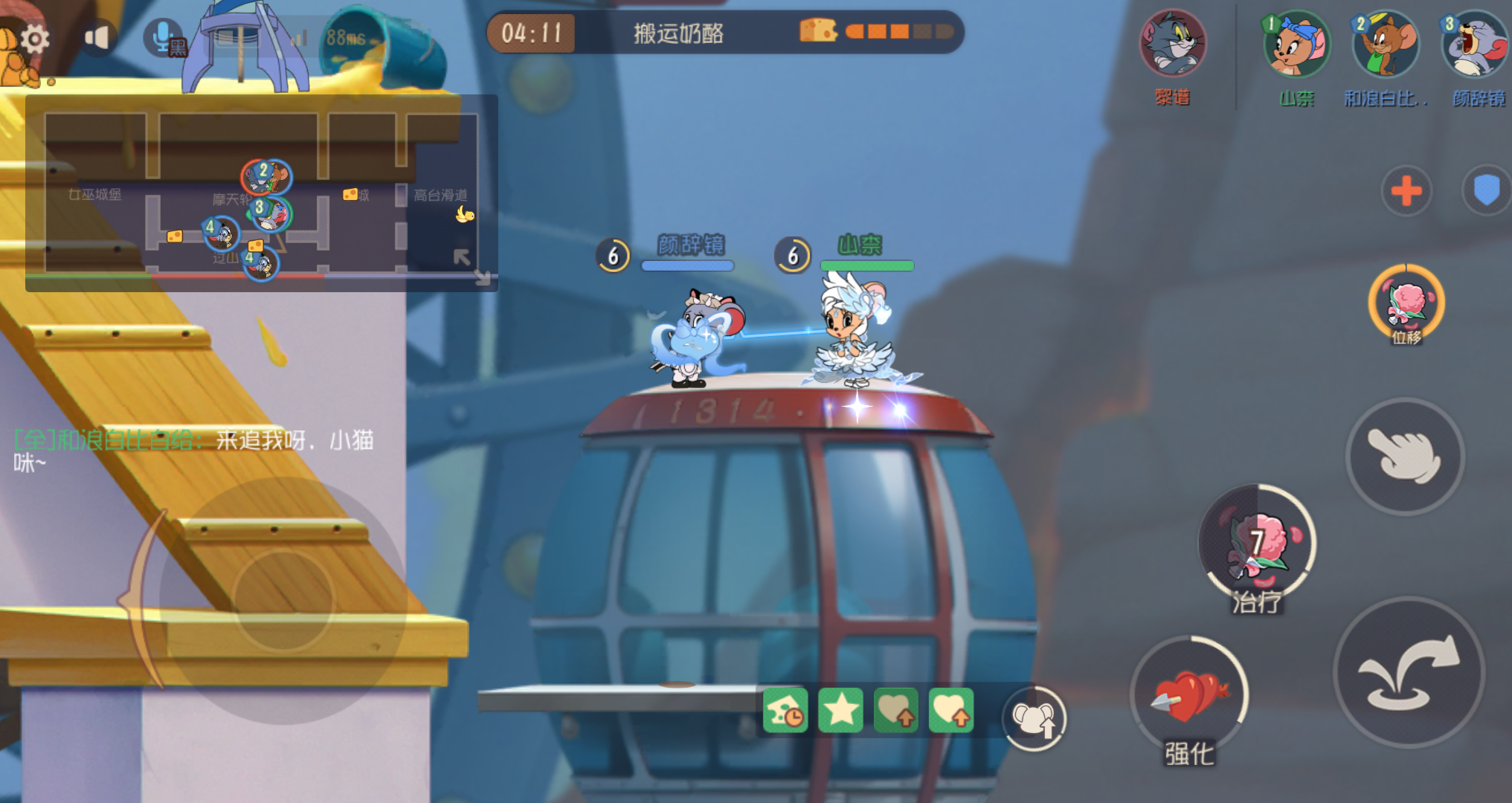
Task: Select the star buff icon
Action: pyautogui.click(x=840, y=712)
